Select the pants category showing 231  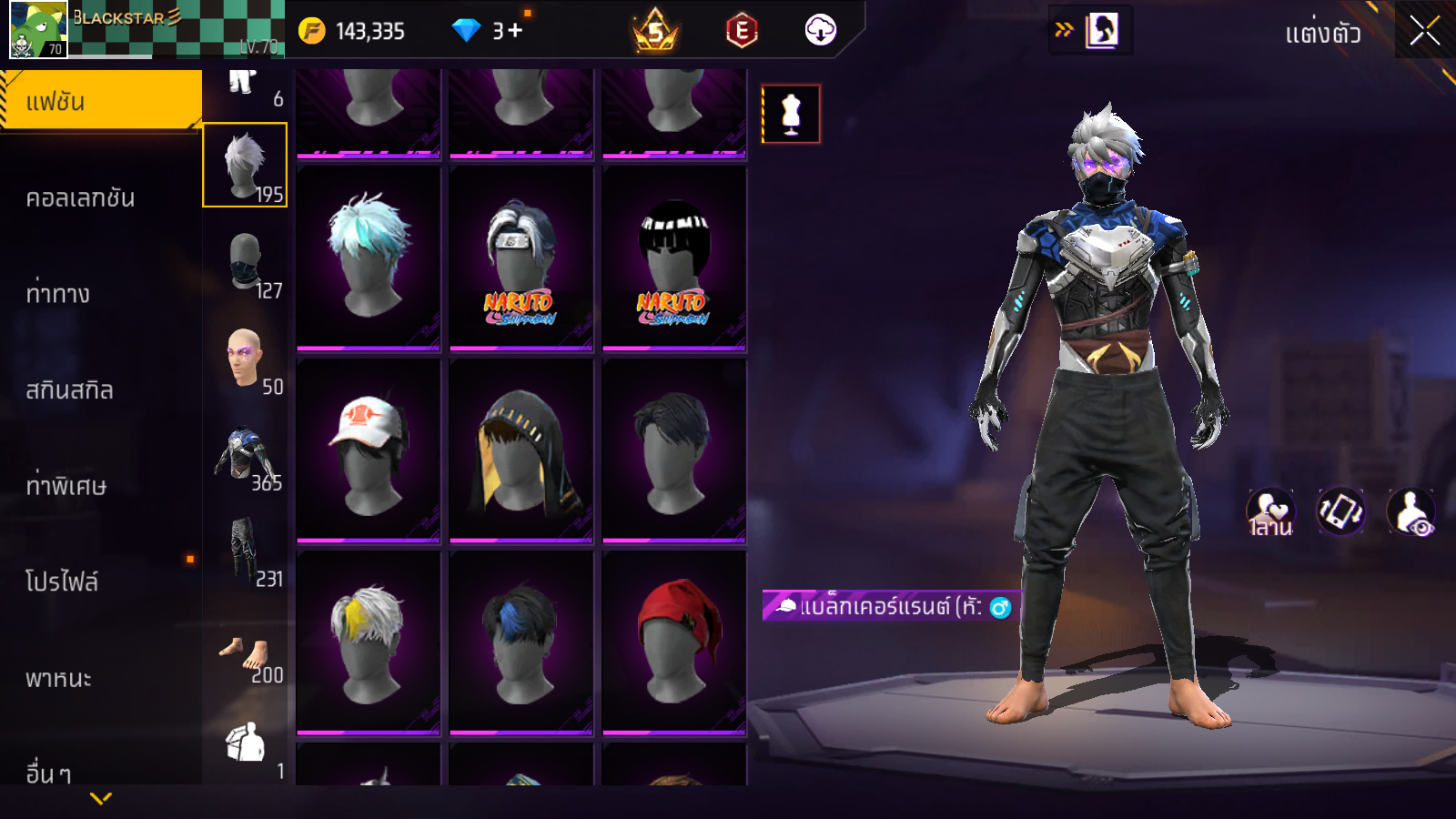[246, 551]
